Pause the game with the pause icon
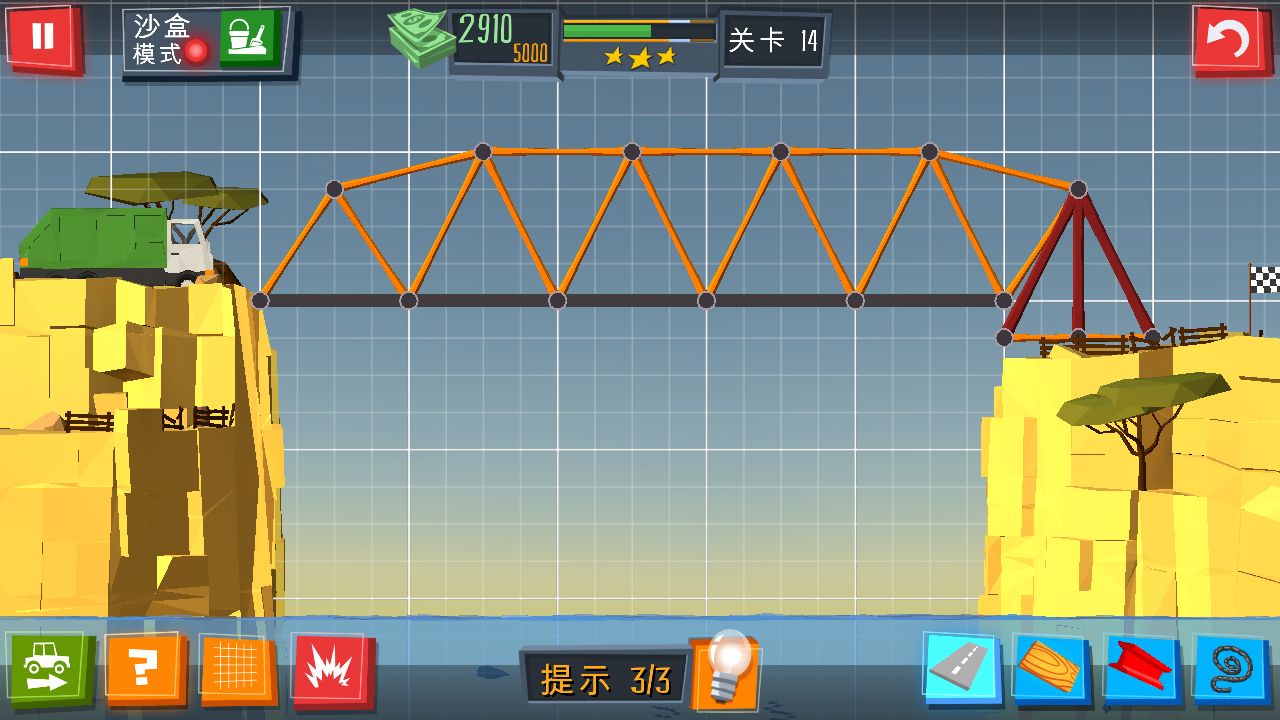1280x720 pixels. point(42,40)
